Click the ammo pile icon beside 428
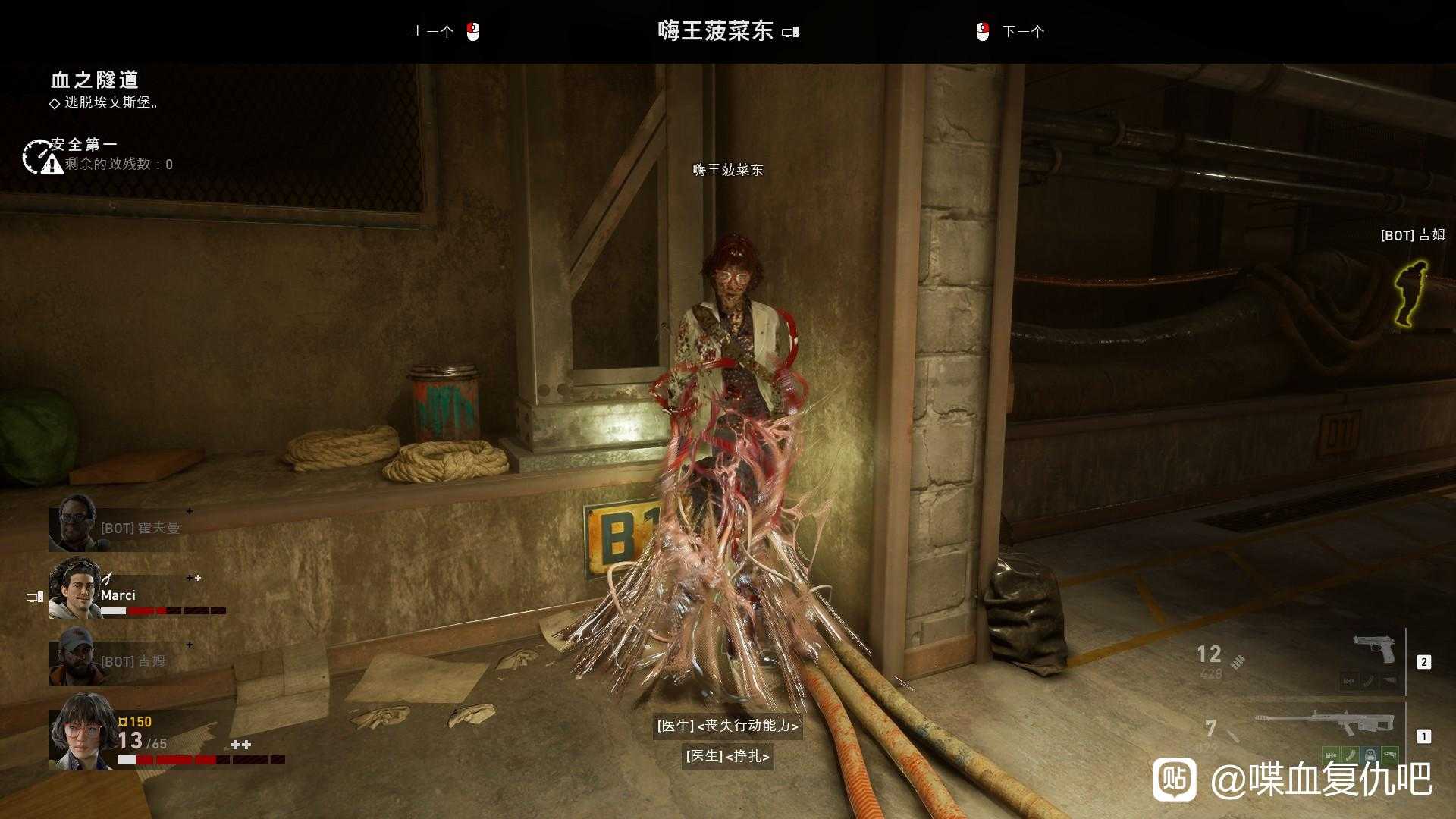The image size is (1456, 819). click(1238, 661)
